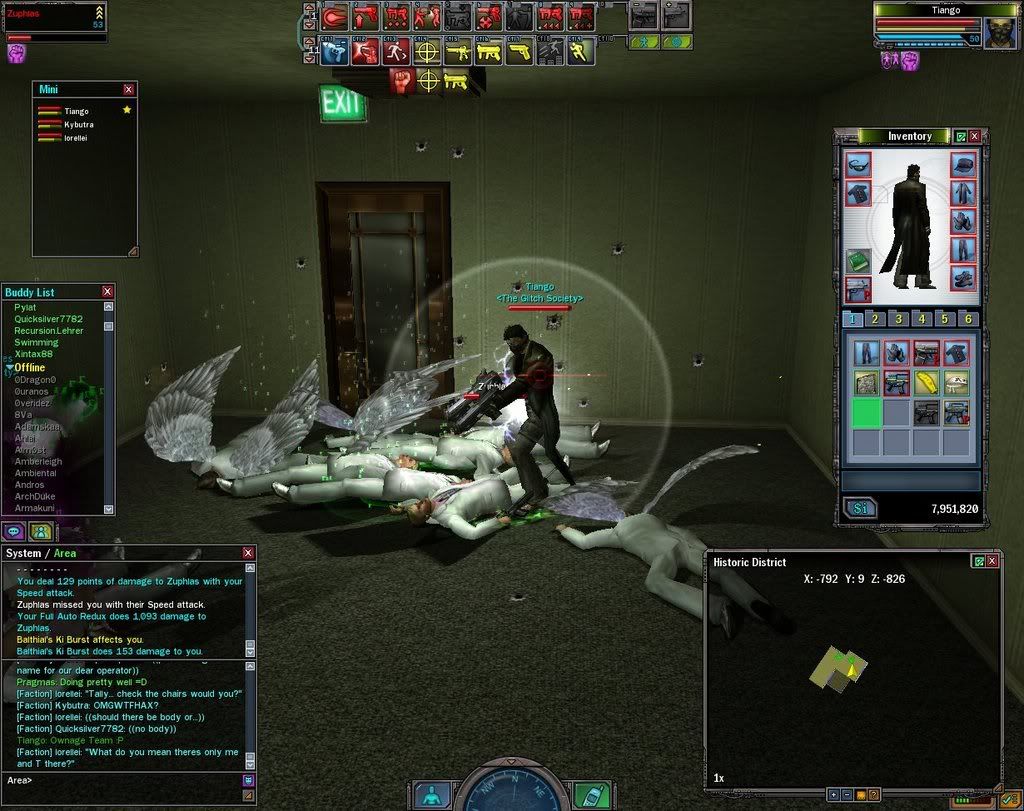Click the cyan figure button beside compass
The image size is (1024, 811).
click(431, 795)
